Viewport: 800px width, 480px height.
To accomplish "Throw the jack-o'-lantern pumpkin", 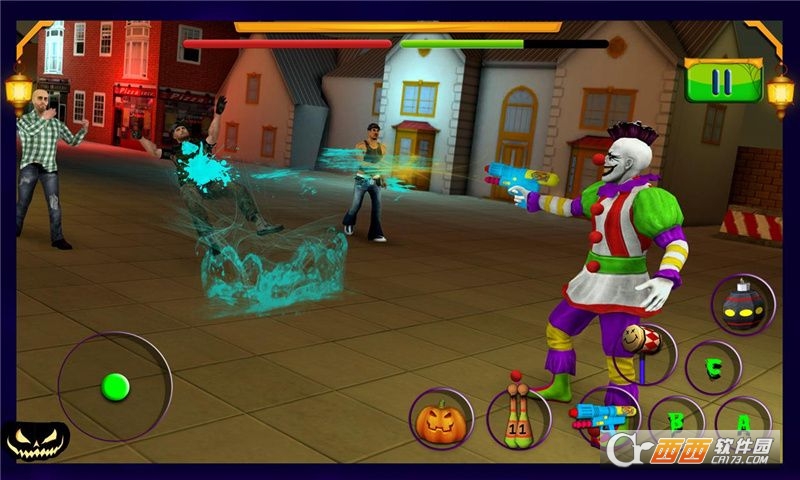I will 441,420.
